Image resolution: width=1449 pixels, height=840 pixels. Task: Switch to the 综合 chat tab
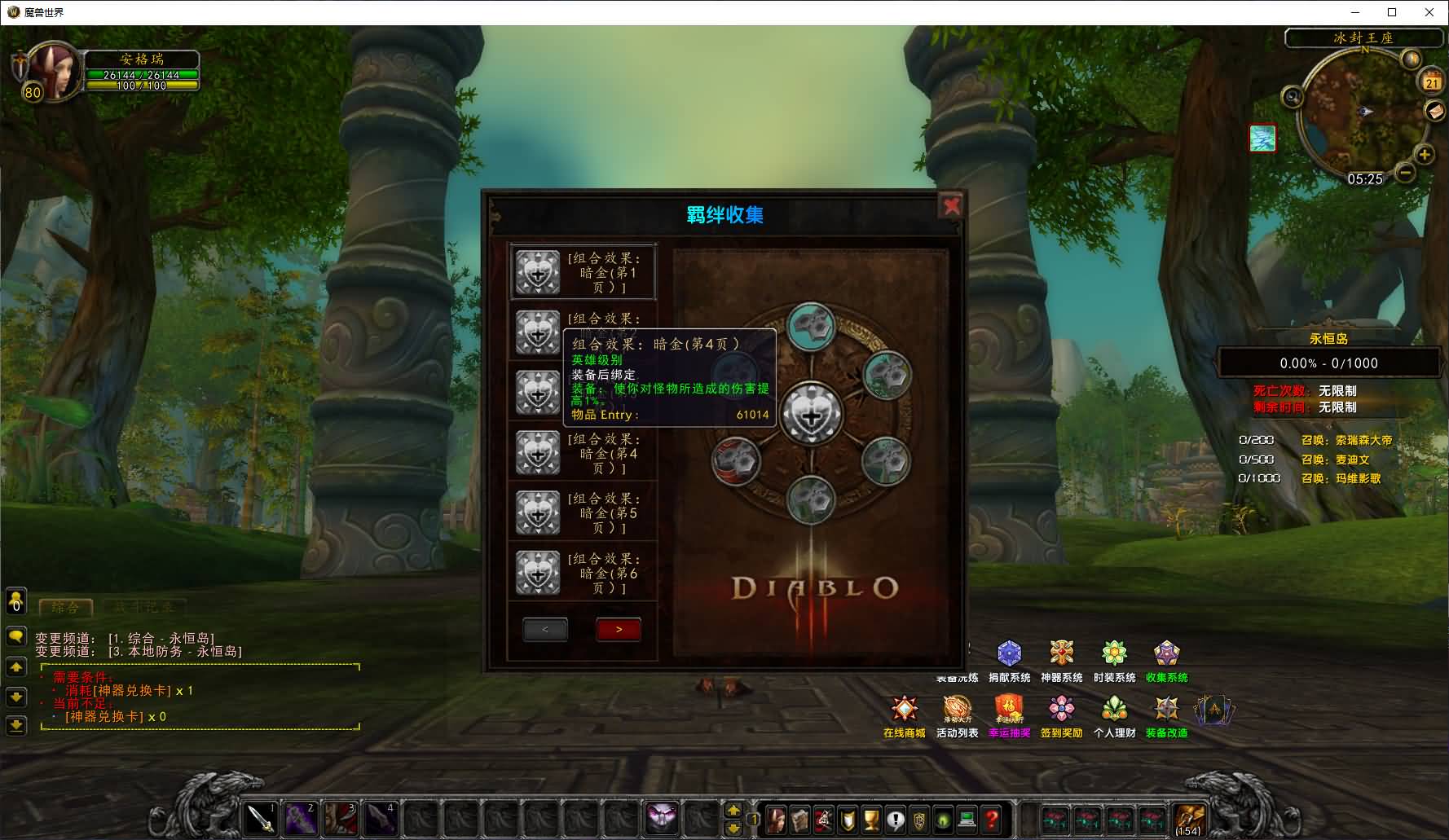[x=66, y=607]
